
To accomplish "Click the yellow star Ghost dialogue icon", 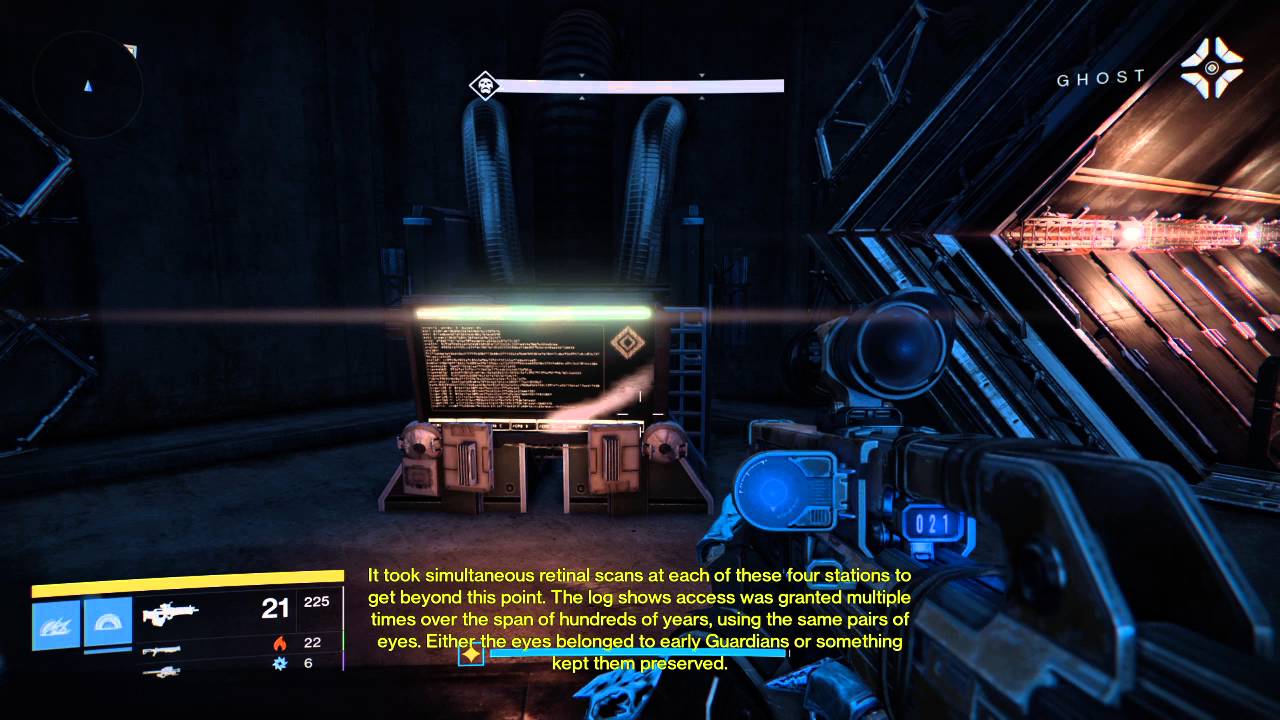I will (x=470, y=654).
